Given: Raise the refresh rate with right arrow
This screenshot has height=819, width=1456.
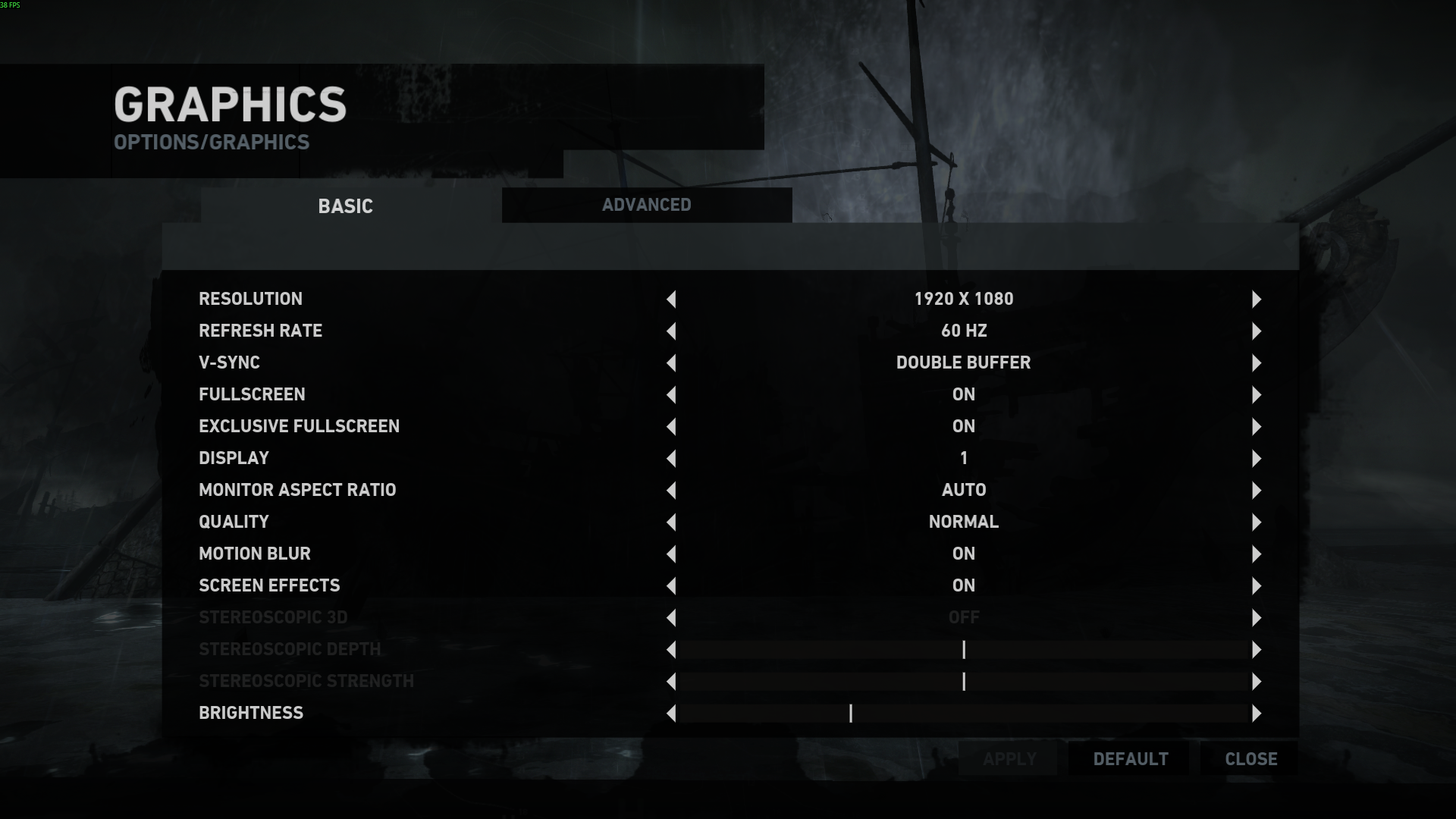Looking at the screenshot, I should pyautogui.click(x=1257, y=331).
